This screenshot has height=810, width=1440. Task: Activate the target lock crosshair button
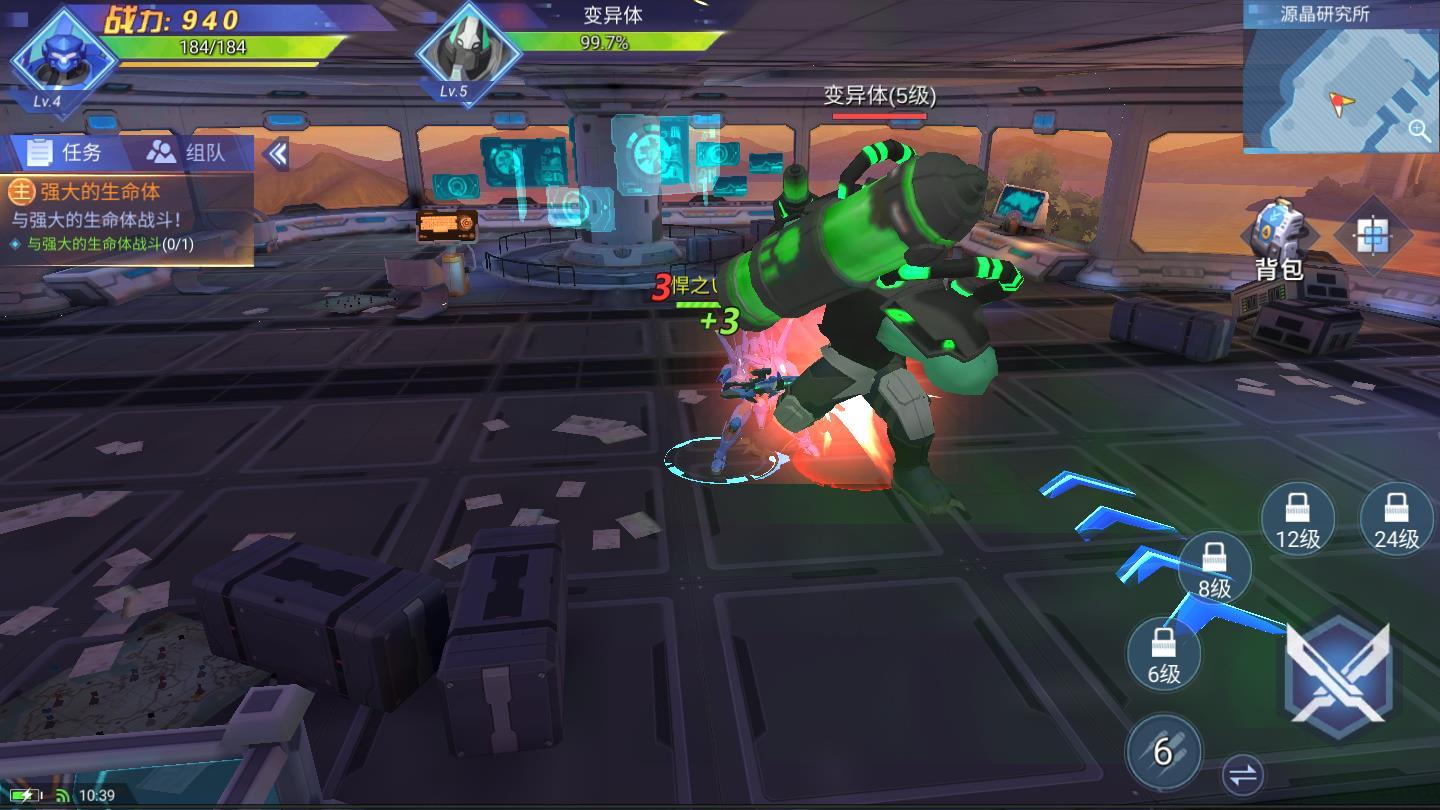1372,236
